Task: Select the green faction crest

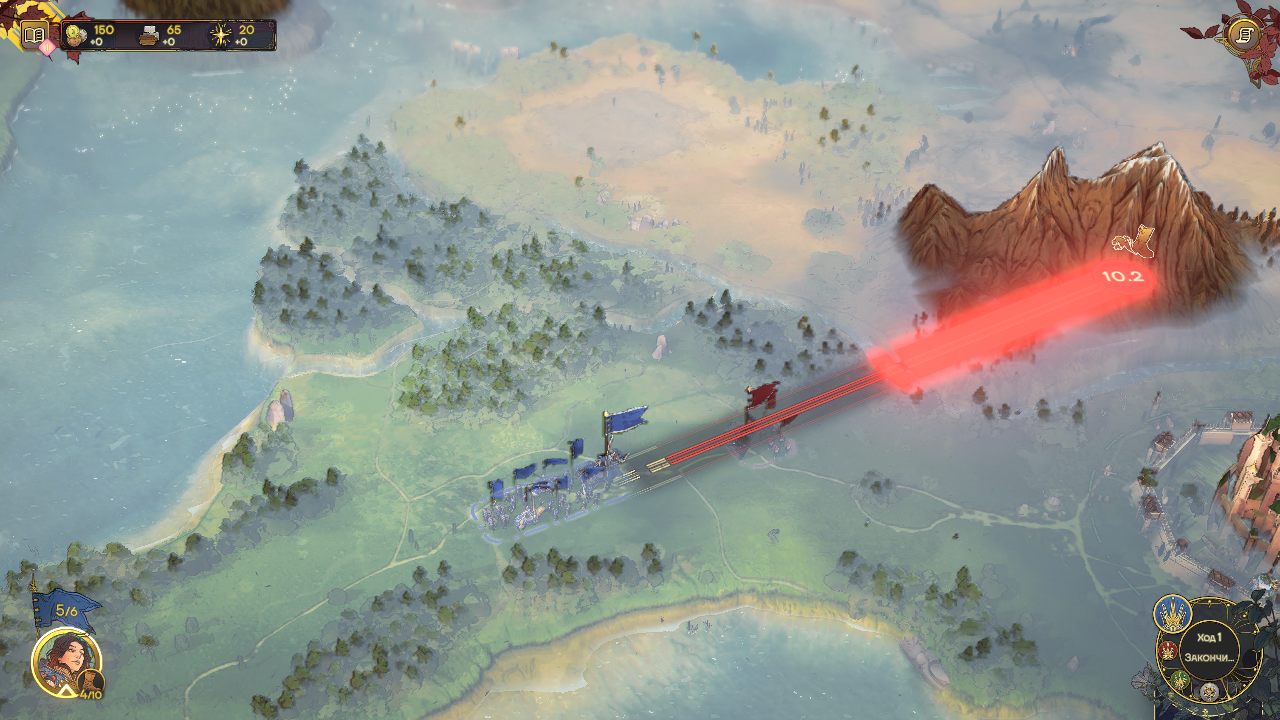Action: 1180,680
